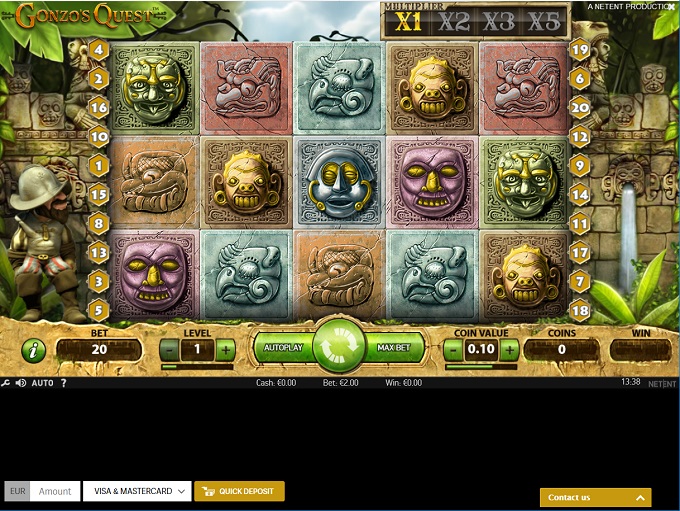
Task: Click the Quick Deposit button
Action: pyautogui.click(x=240, y=491)
